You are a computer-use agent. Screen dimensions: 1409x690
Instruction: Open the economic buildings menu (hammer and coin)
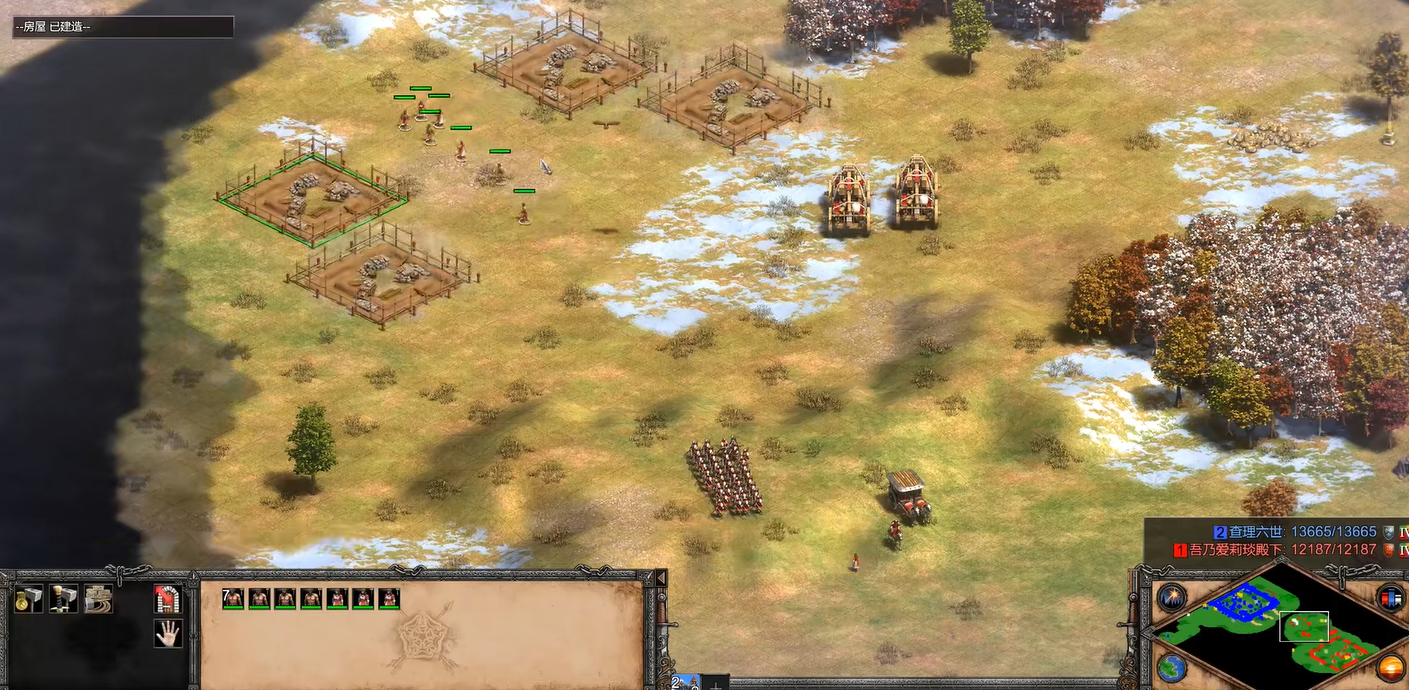click(28, 599)
